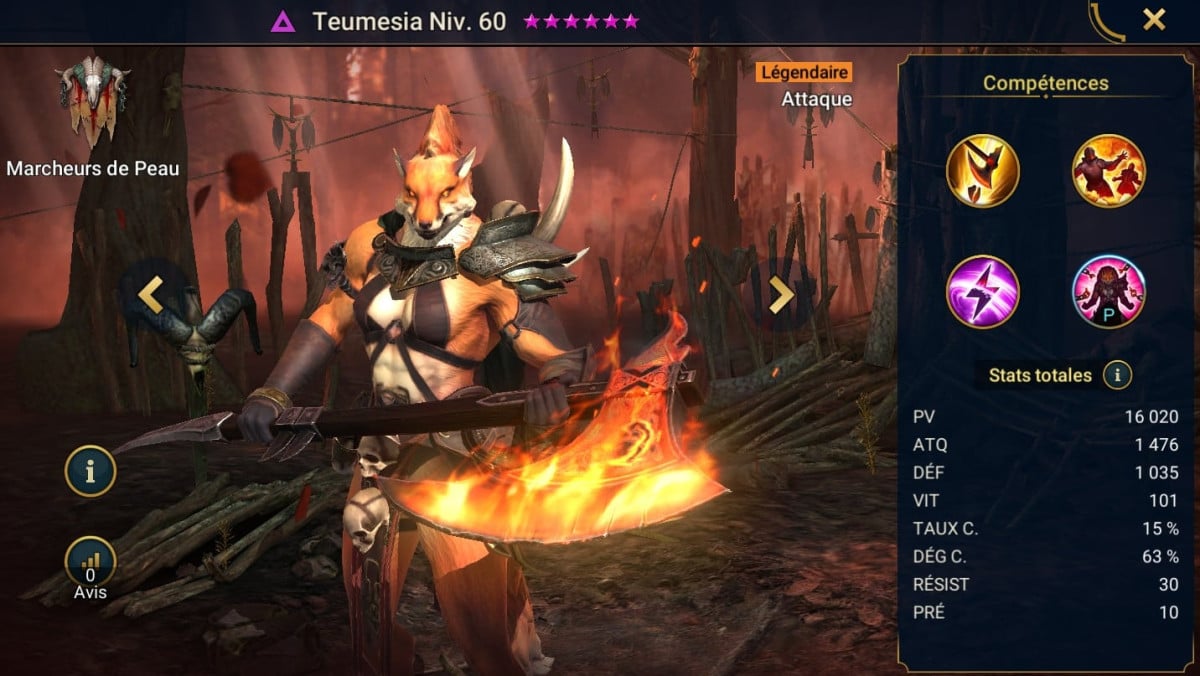Select the passive skill icon marked P

click(x=1109, y=291)
